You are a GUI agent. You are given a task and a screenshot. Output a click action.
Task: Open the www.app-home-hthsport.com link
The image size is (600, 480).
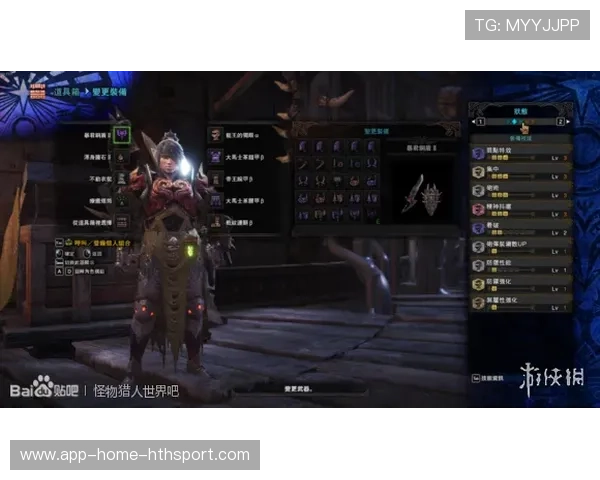coord(135,455)
